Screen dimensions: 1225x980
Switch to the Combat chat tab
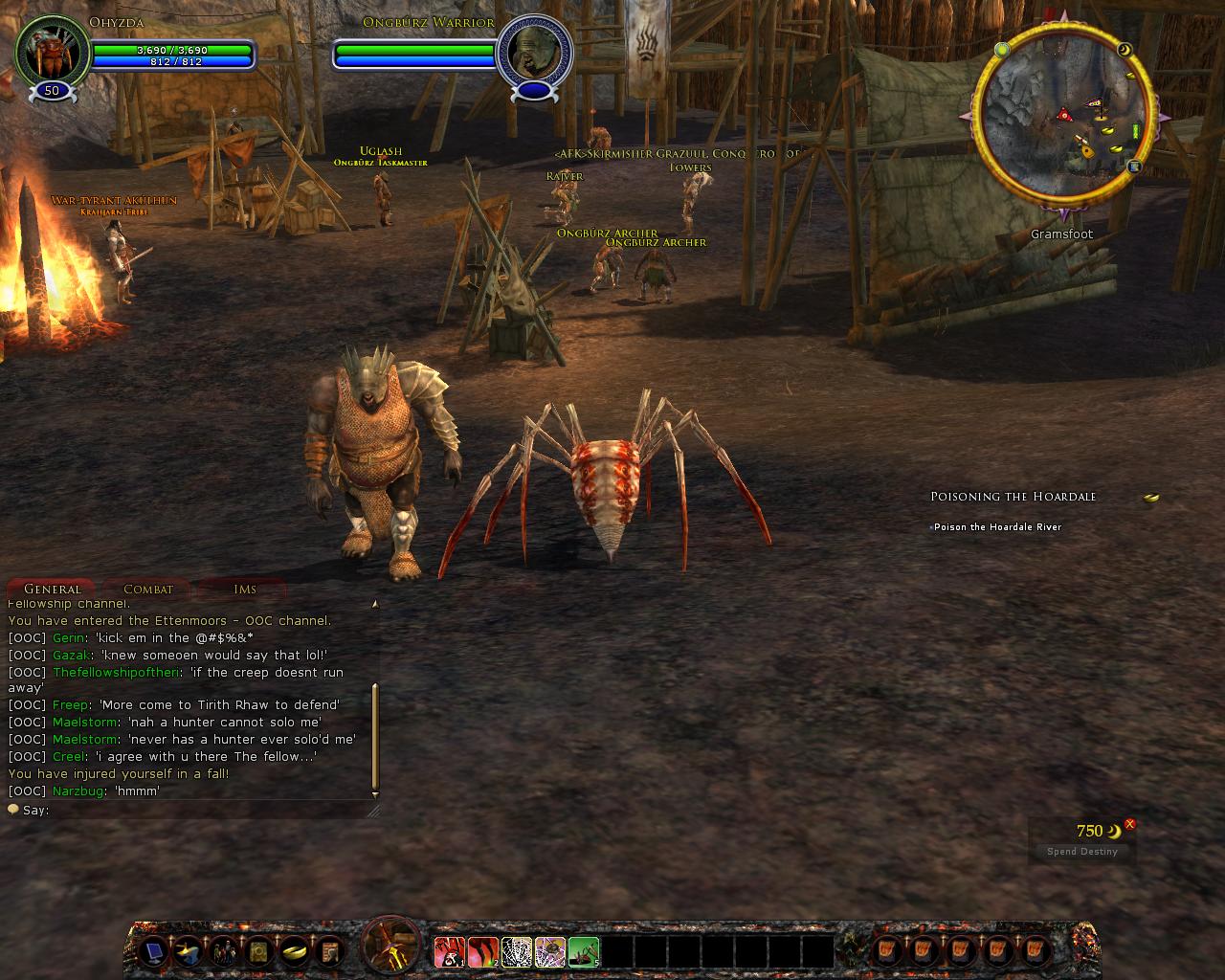coord(148,590)
